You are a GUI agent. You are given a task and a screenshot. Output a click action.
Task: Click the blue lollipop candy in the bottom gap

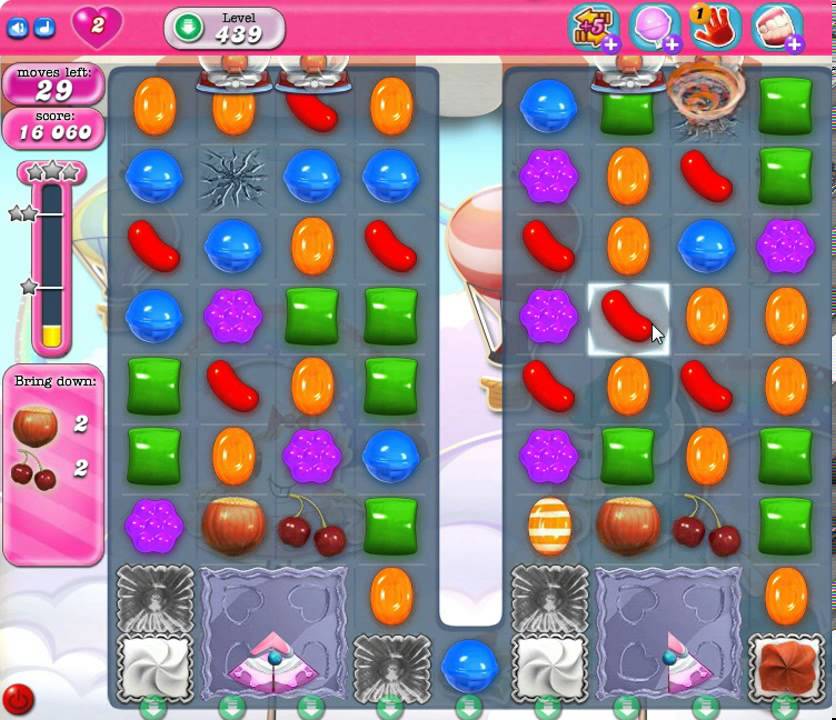click(469, 665)
